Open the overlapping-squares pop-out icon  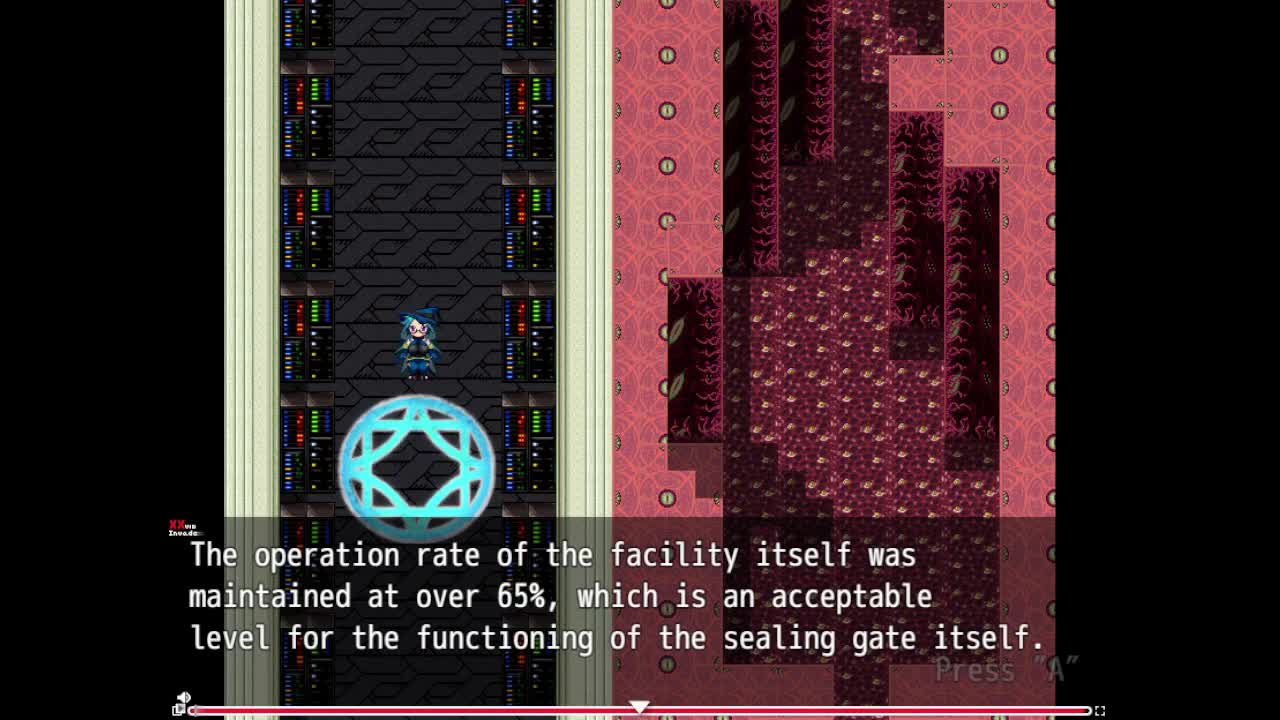coord(178,710)
